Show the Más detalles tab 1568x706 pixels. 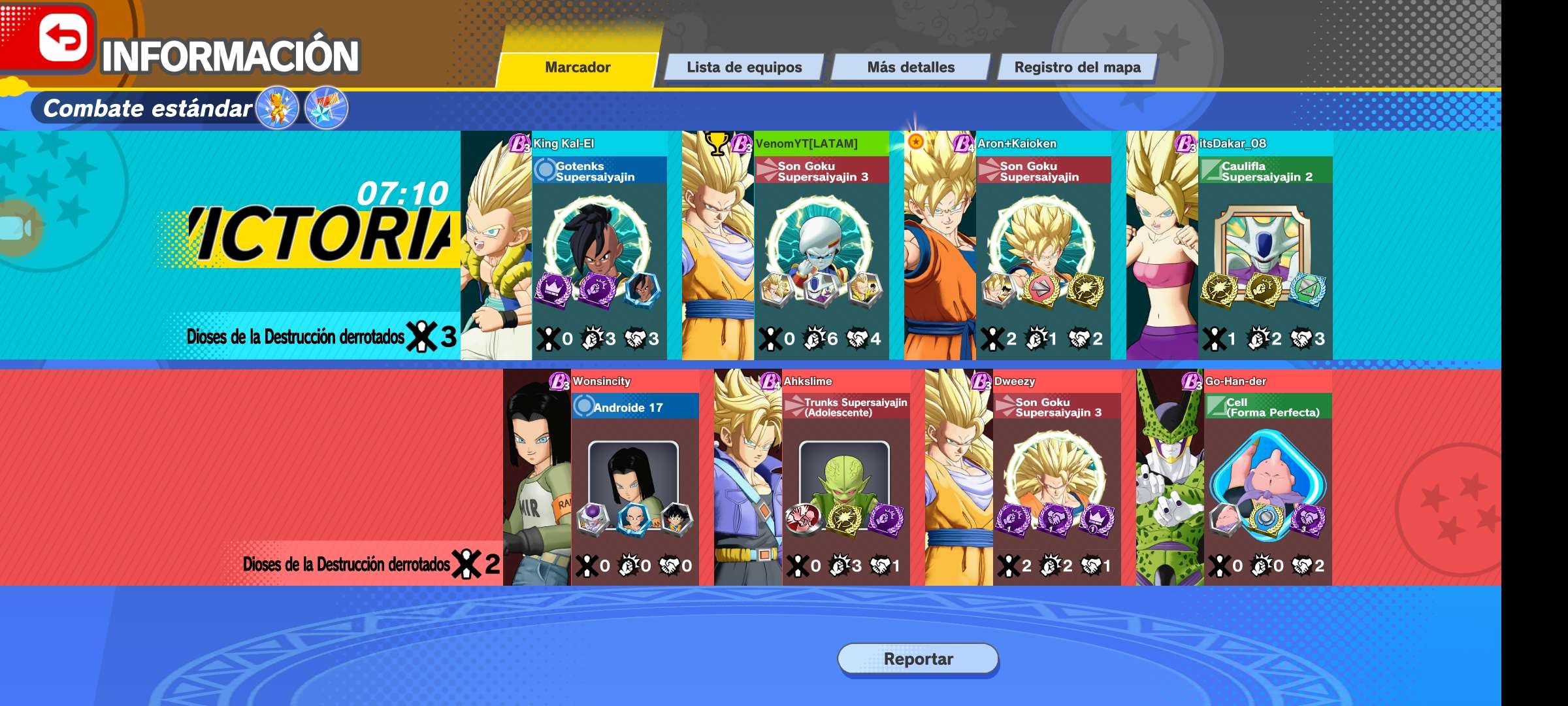[x=911, y=67]
